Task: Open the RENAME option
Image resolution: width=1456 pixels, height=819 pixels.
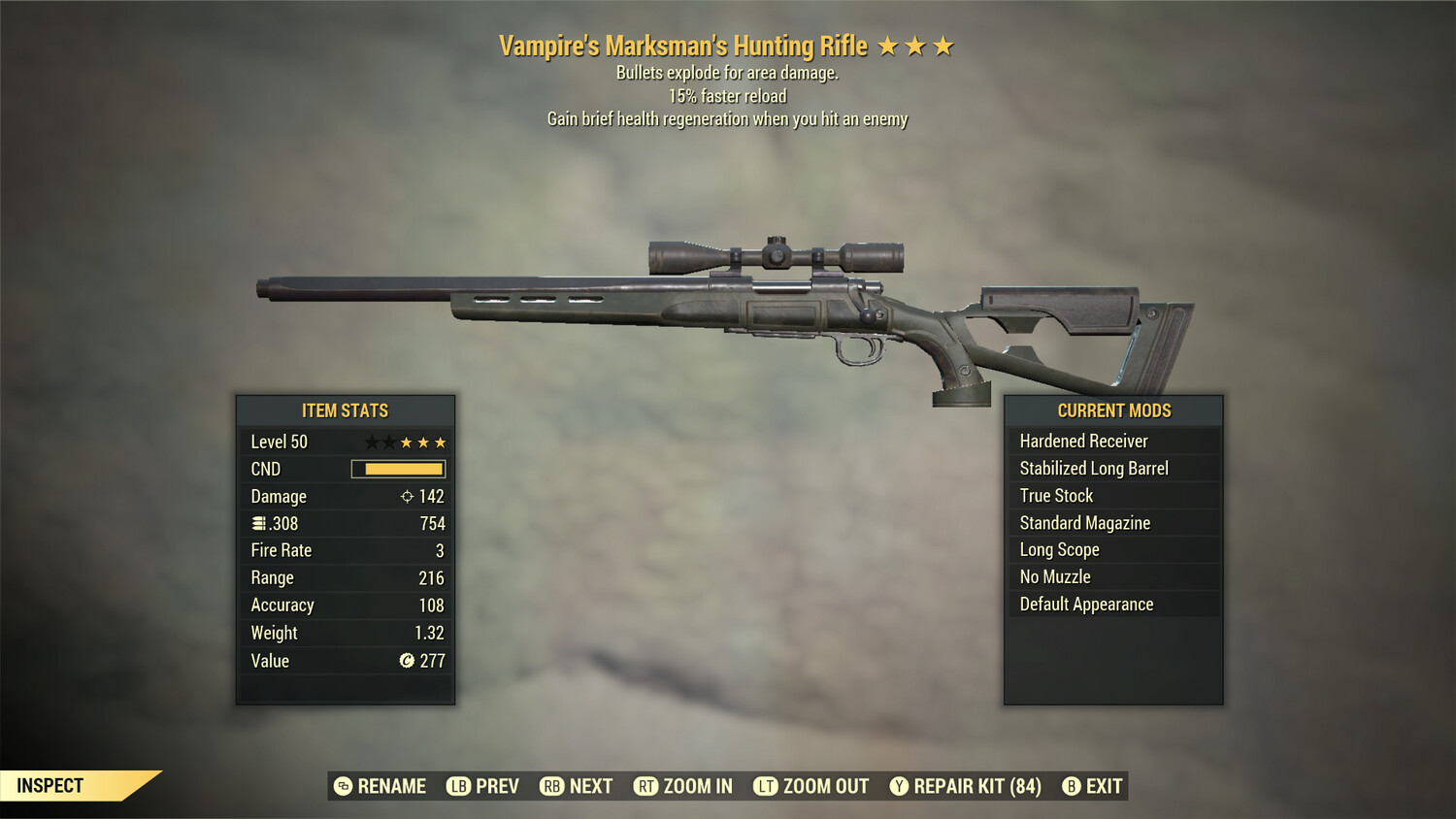Action: (389, 786)
